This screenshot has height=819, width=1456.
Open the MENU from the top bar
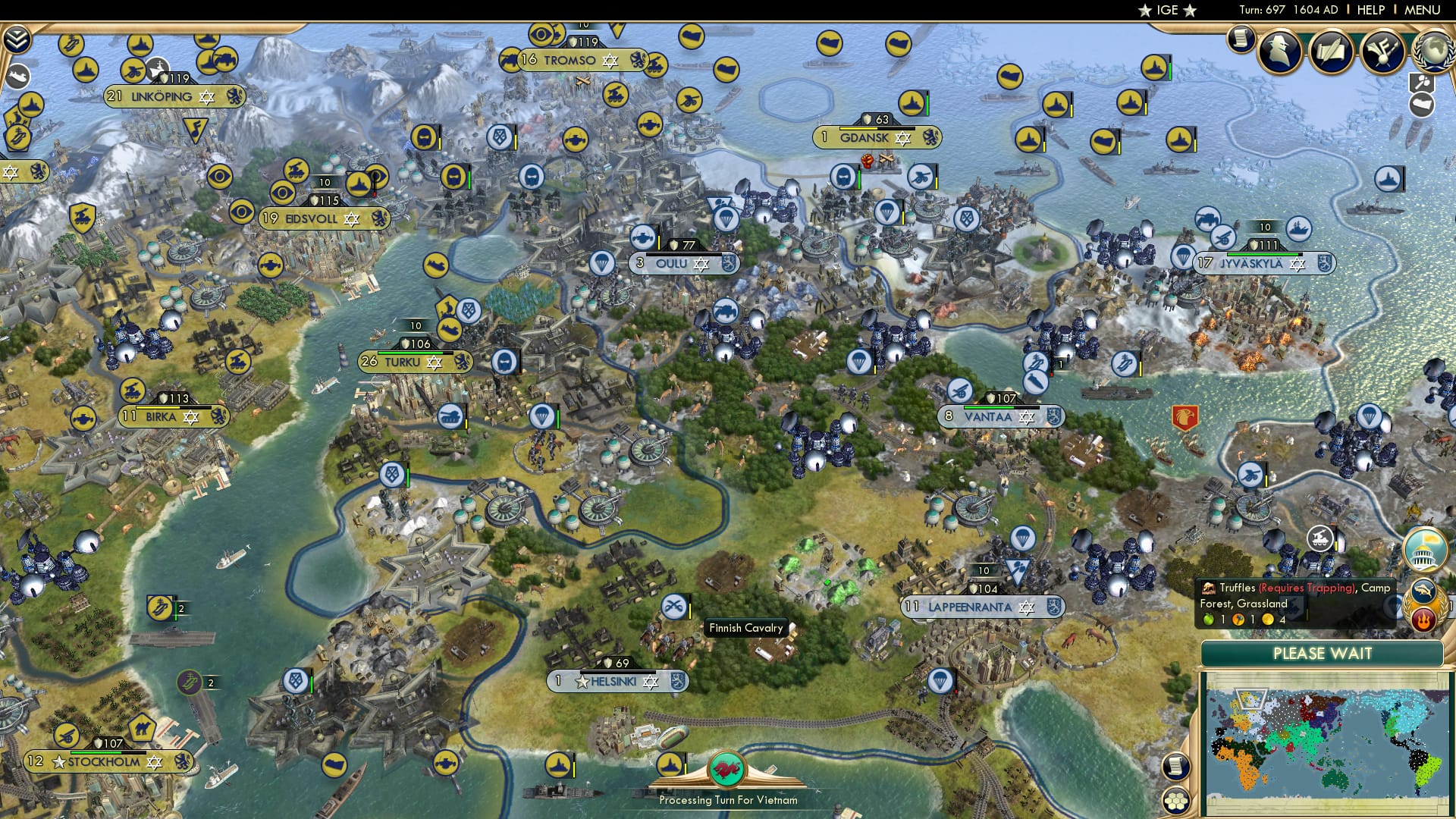click(x=1422, y=9)
